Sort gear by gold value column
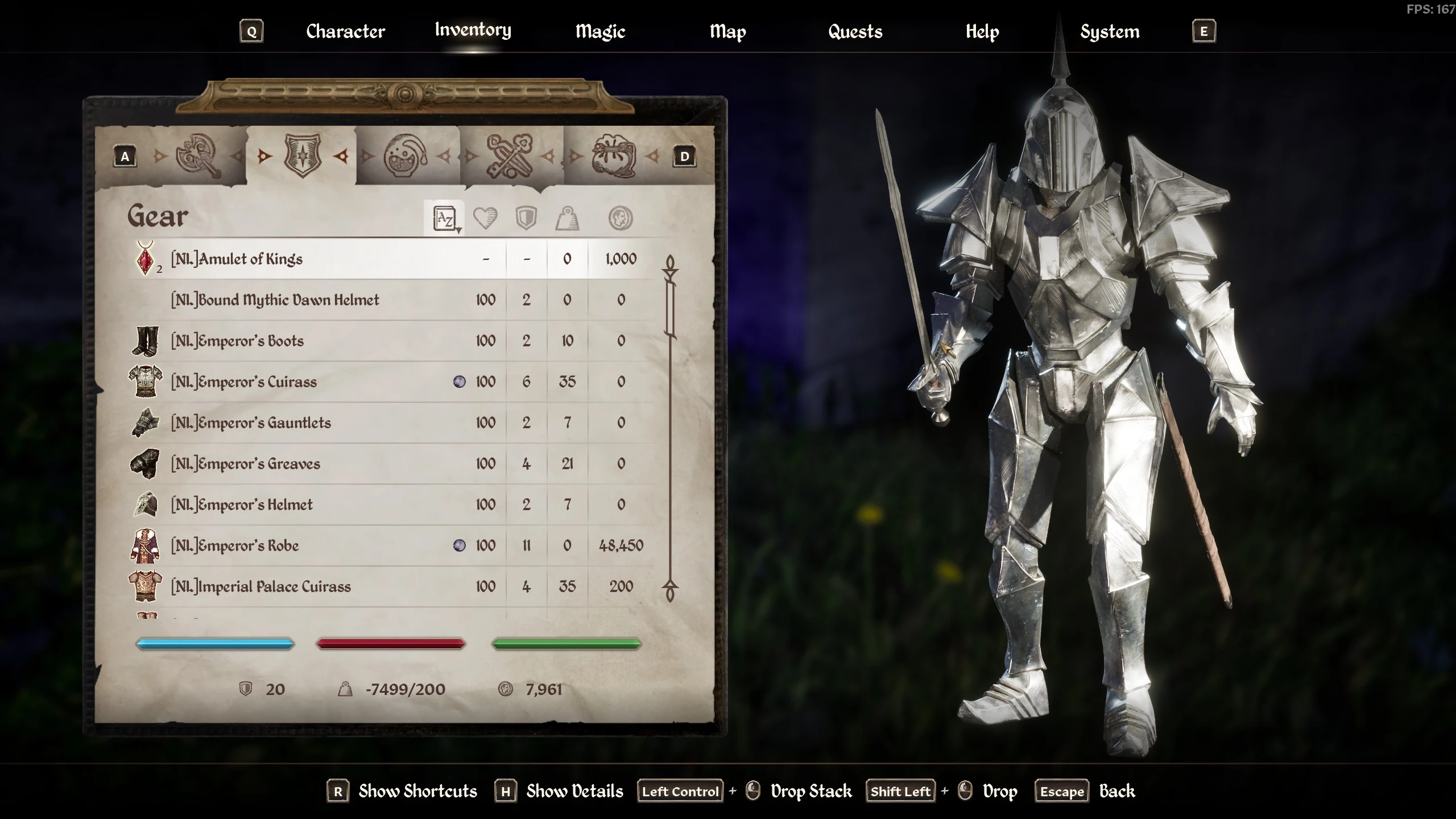Viewport: 1456px width, 819px height. 620,218
